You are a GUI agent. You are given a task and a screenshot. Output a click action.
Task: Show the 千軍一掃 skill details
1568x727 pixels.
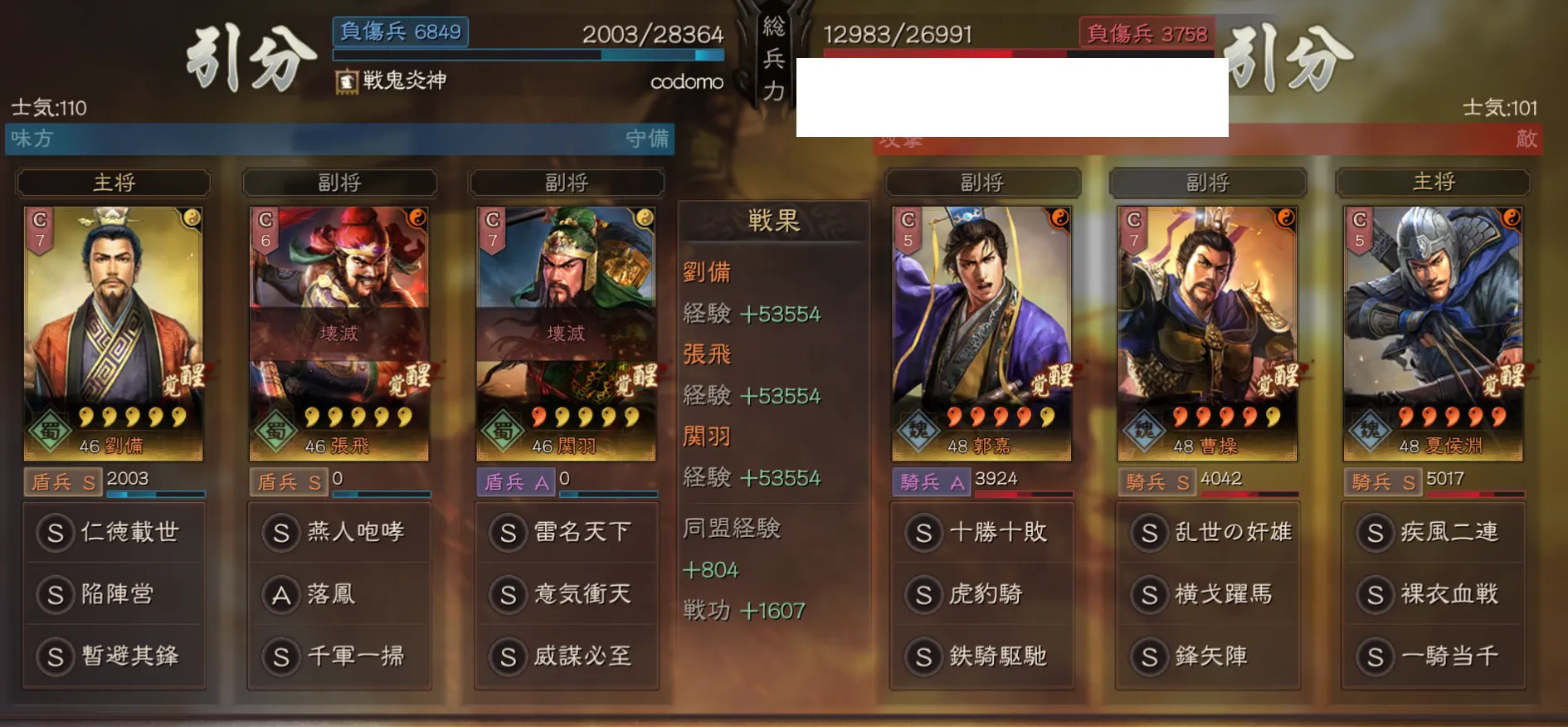(339, 656)
